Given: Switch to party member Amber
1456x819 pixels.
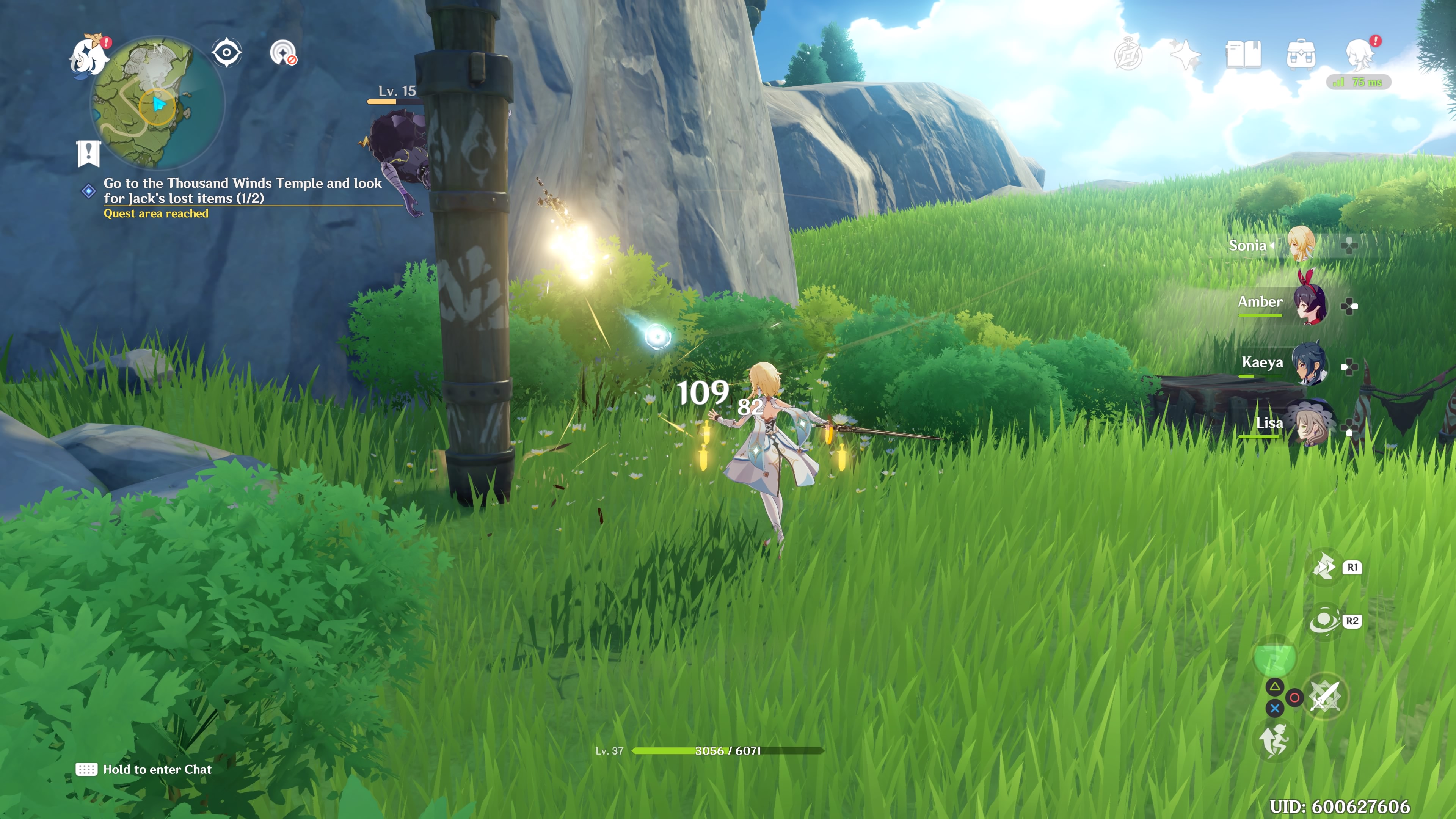Looking at the screenshot, I should (x=1309, y=303).
